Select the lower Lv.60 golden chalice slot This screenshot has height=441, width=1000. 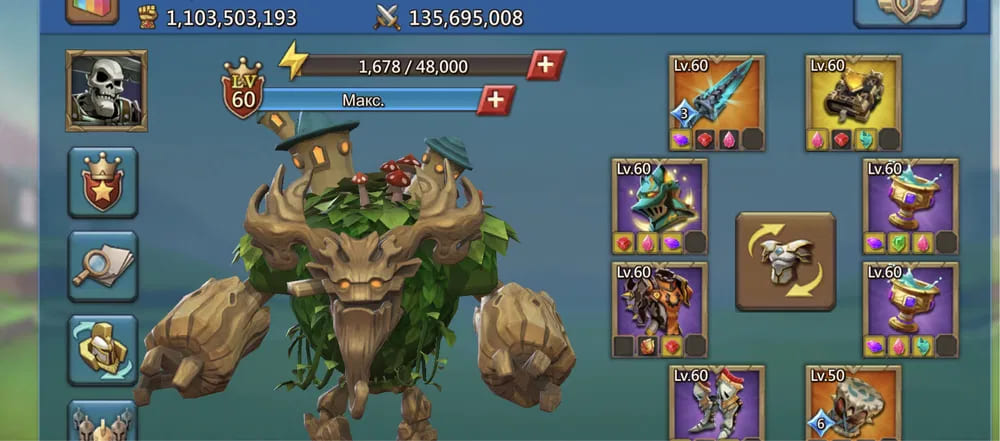(910, 310)
